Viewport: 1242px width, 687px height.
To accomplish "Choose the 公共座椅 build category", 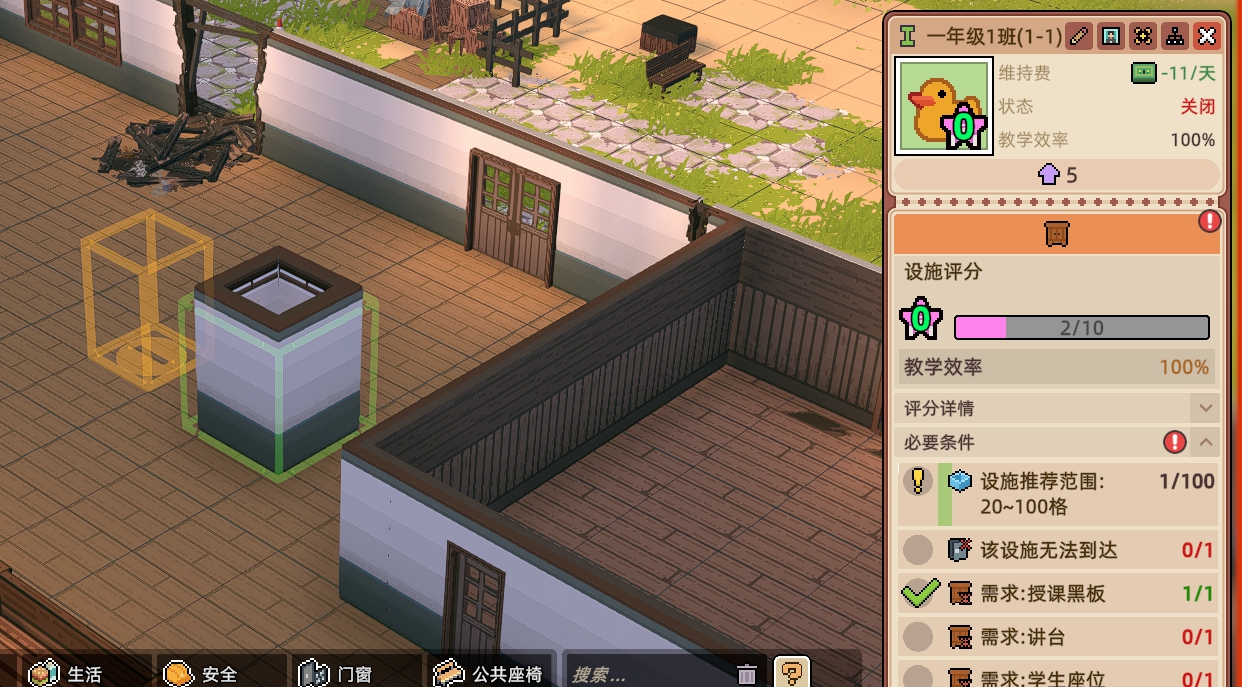I will 492,674.
